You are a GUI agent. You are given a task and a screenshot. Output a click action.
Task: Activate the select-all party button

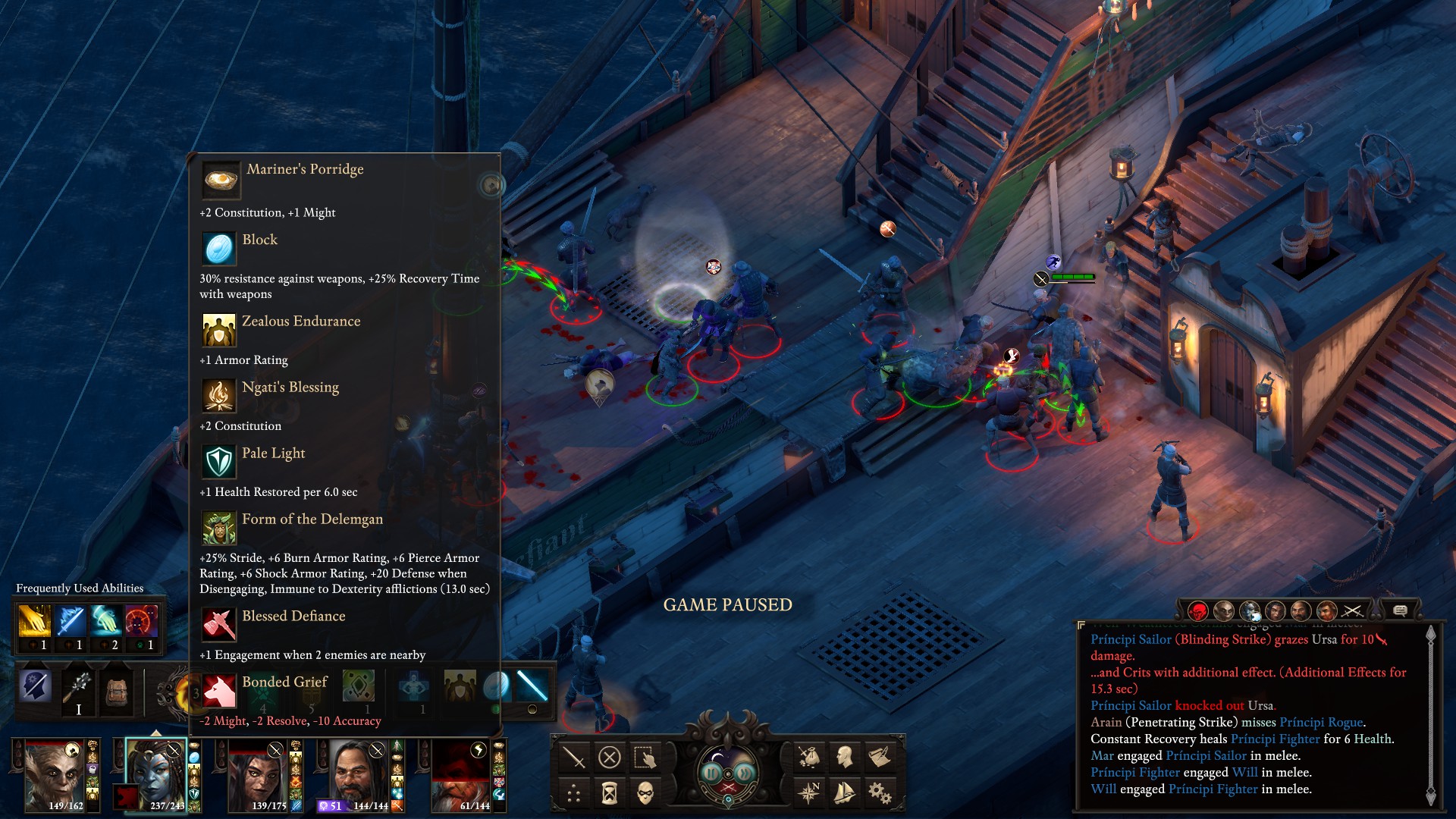click(645, 757)
